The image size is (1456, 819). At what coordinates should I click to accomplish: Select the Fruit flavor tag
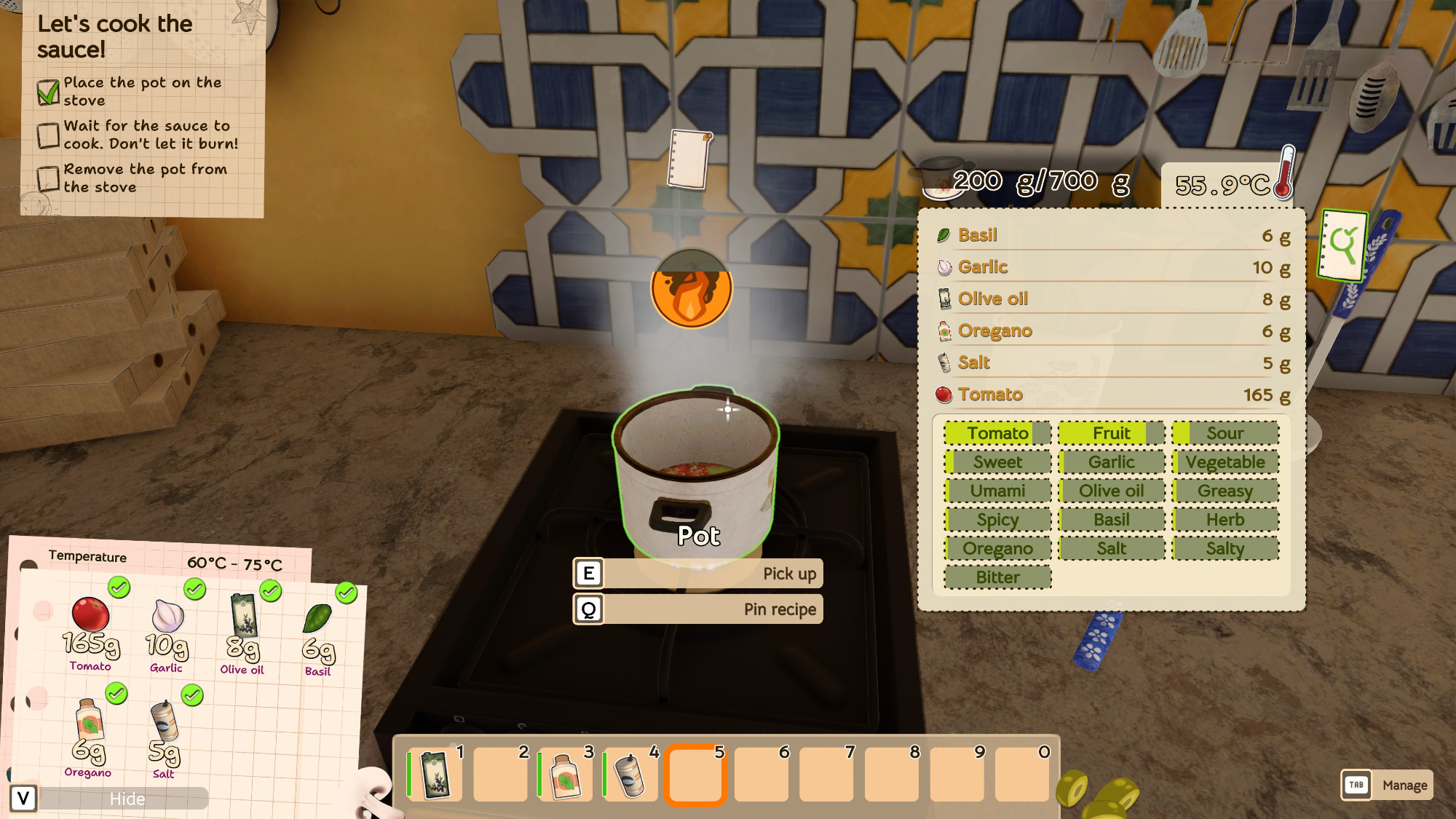point(1111,433)
